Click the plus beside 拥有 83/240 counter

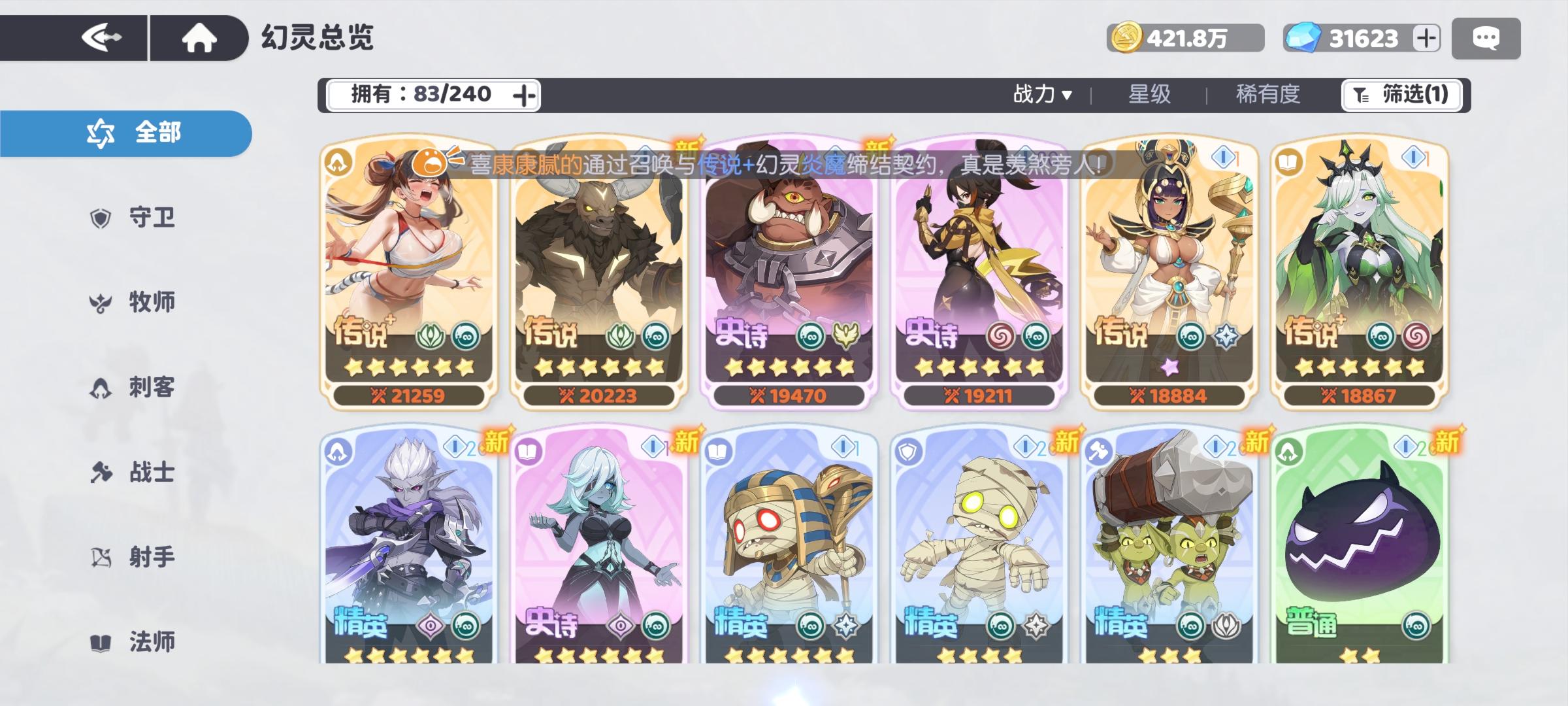coord(523,93)
